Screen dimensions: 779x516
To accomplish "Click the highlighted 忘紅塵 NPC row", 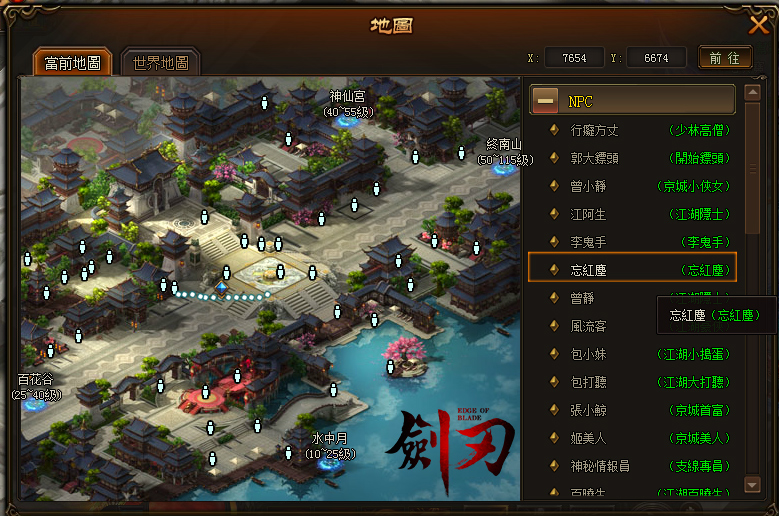I will (632, 269).
